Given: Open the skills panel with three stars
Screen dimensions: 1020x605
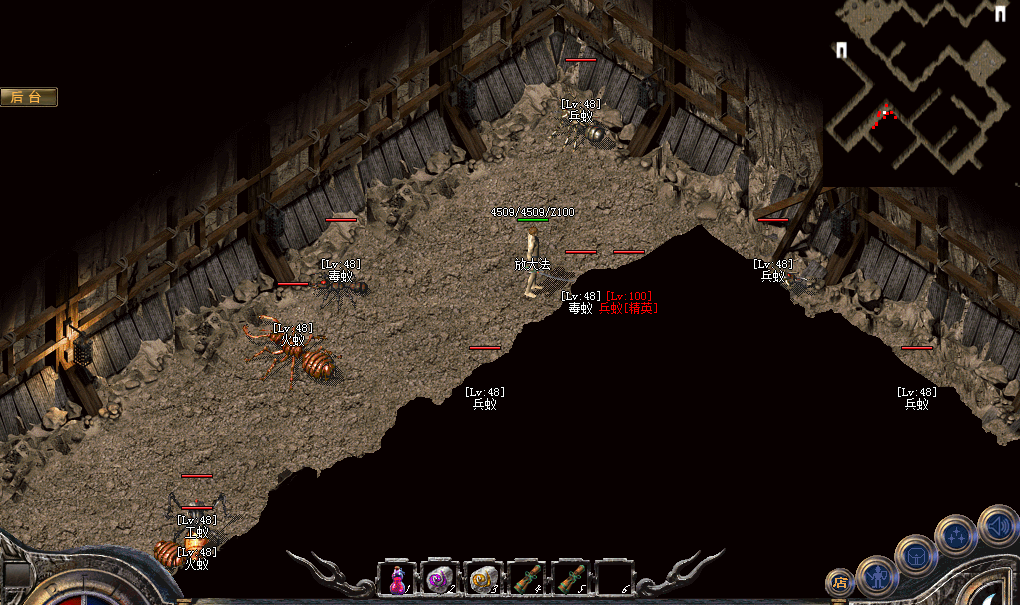Looking at the screenshot, I should point(956,535).
